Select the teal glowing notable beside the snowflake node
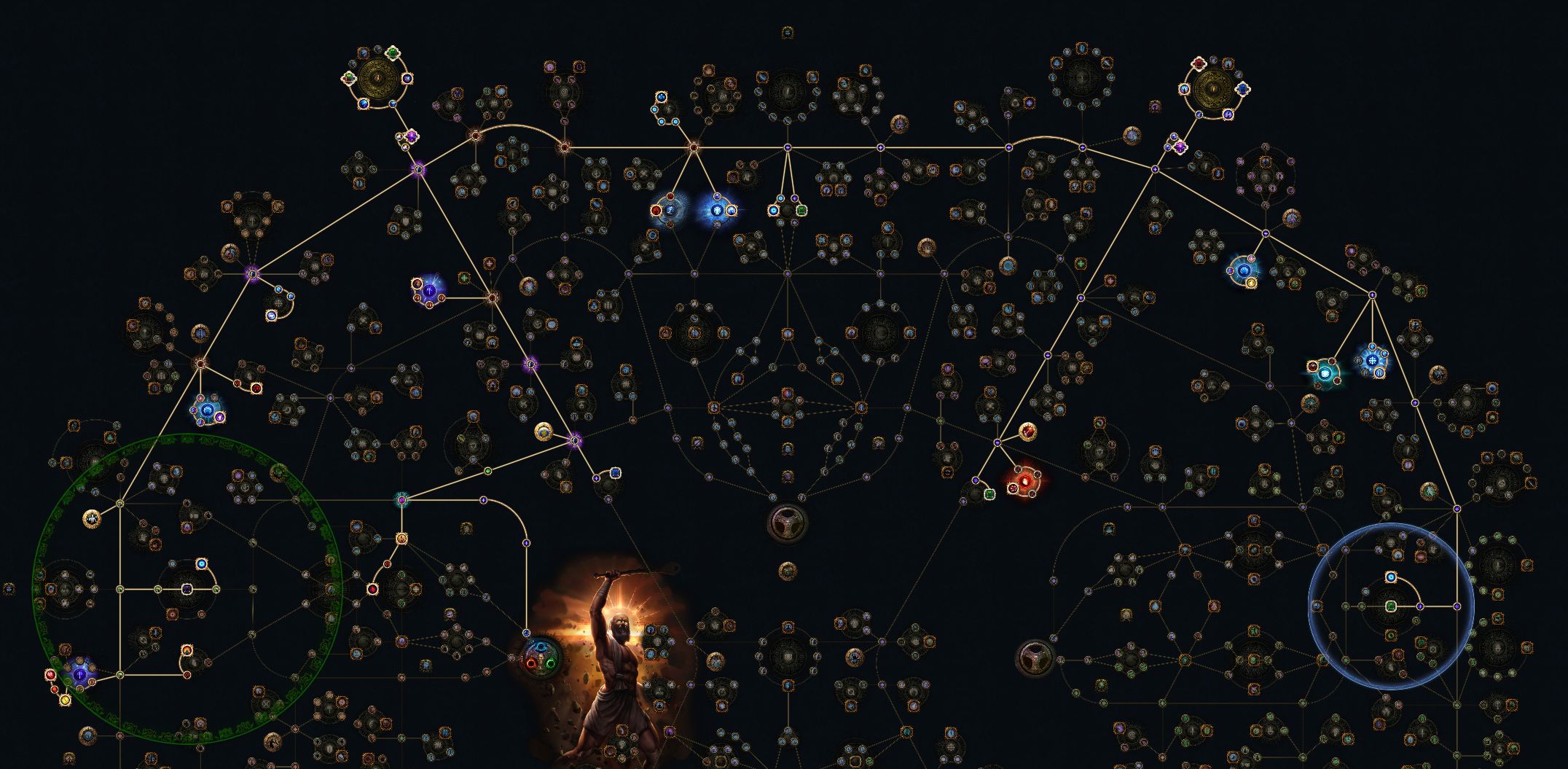The width and height of the screenshot is (1568, 769). (1326, 374)
